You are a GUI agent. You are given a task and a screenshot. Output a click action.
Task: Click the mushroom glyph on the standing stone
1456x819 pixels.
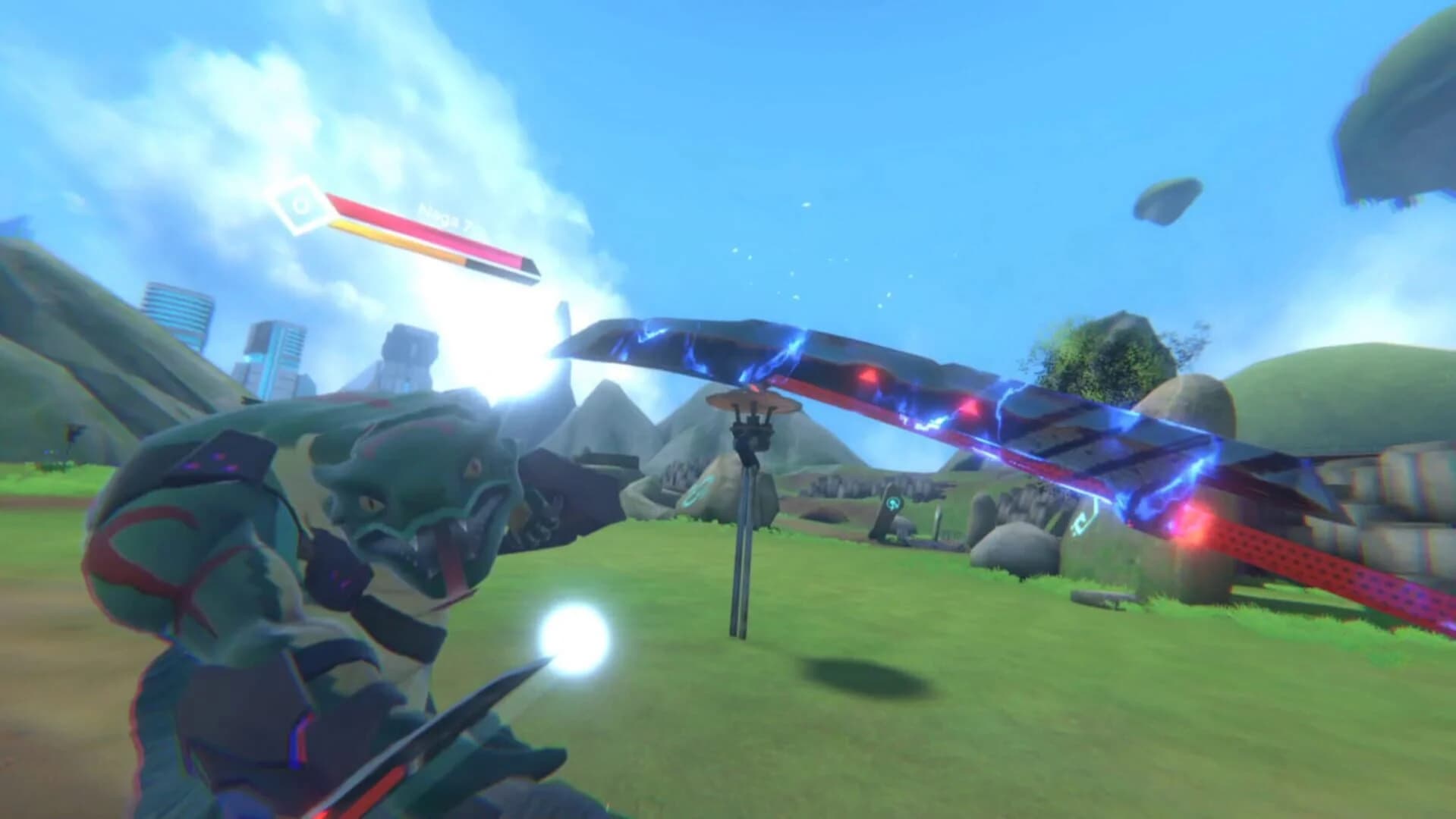click(x=895, y=504)
